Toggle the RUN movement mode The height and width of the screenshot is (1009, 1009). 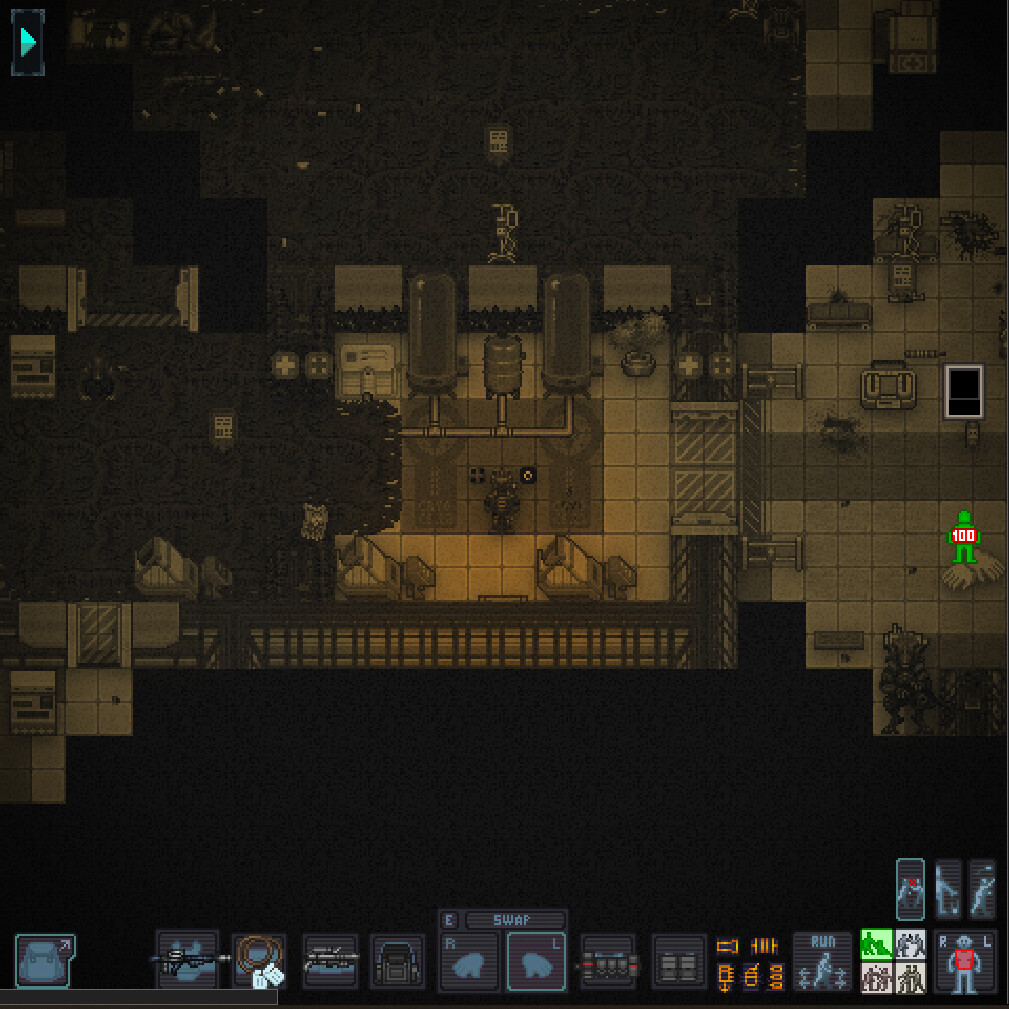(x=822, y=962)
